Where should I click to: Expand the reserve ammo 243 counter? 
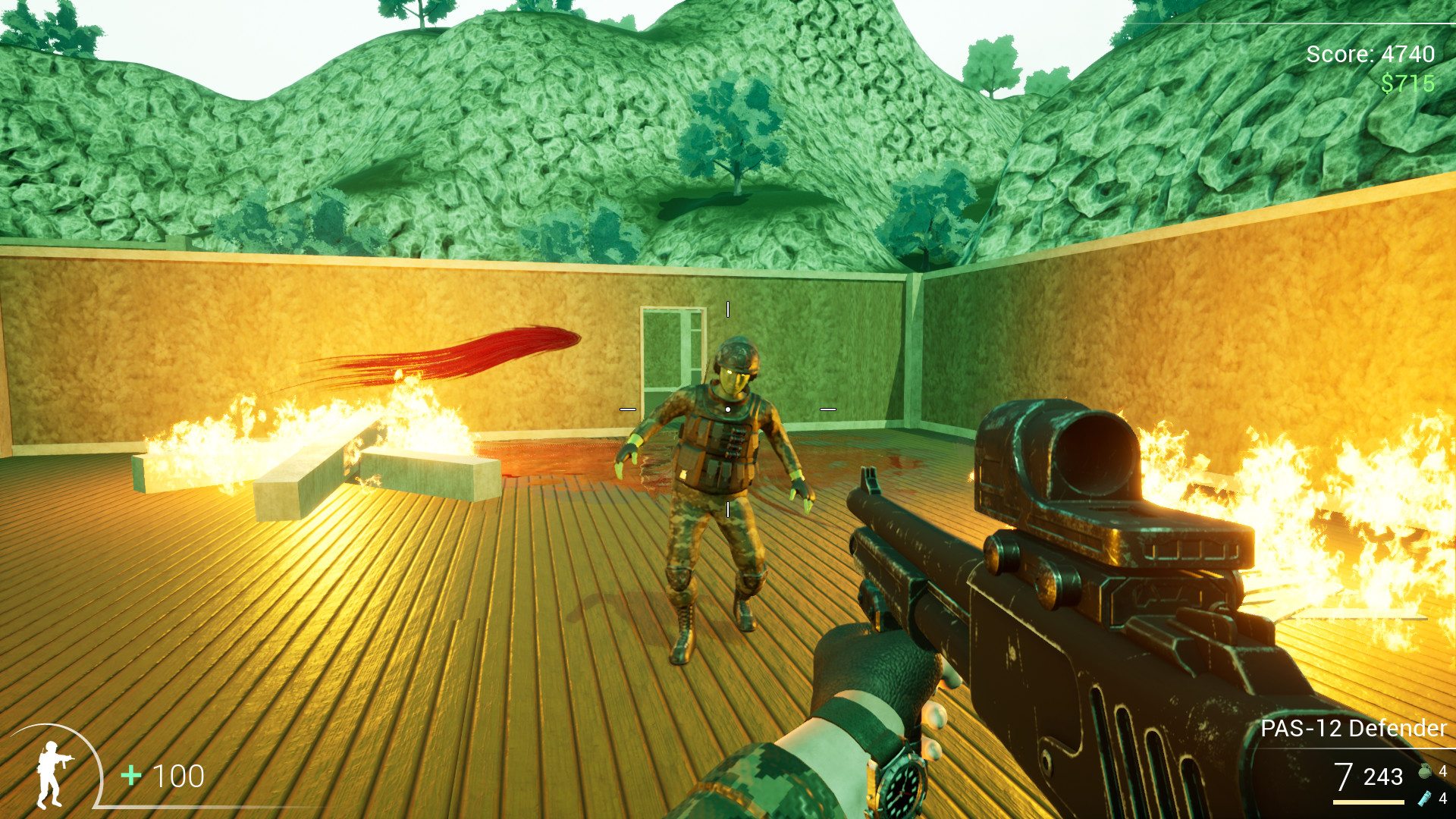click(x=1382, y=777)
